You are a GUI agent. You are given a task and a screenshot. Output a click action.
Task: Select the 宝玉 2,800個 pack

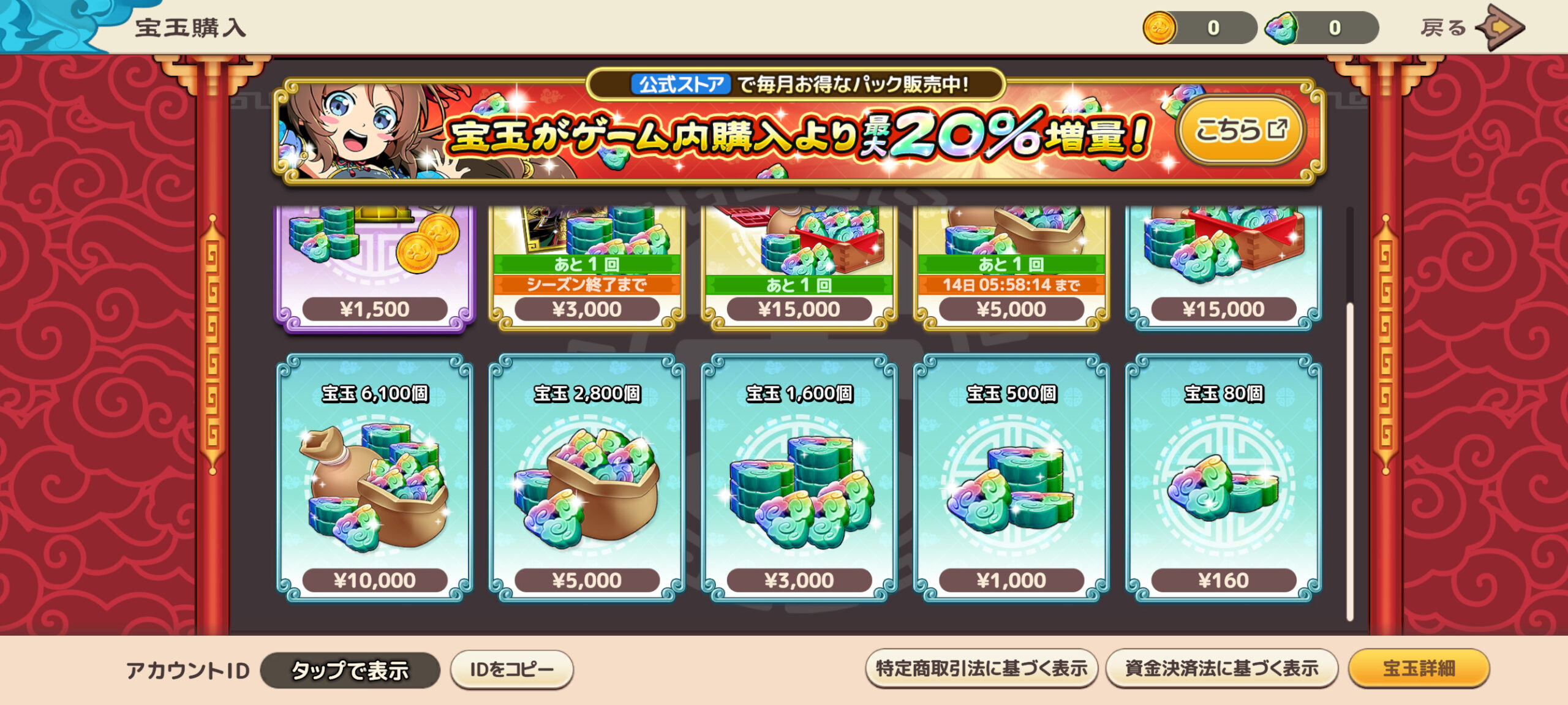tap(587, 478)
